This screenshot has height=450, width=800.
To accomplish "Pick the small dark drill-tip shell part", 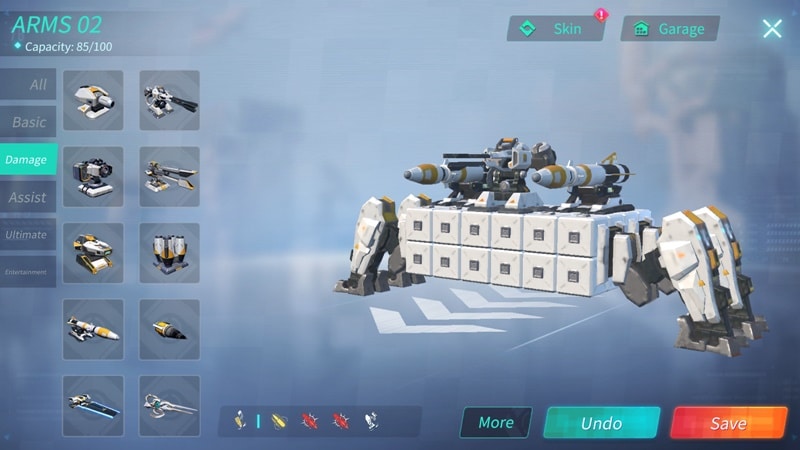I will [x=169, y=329].
